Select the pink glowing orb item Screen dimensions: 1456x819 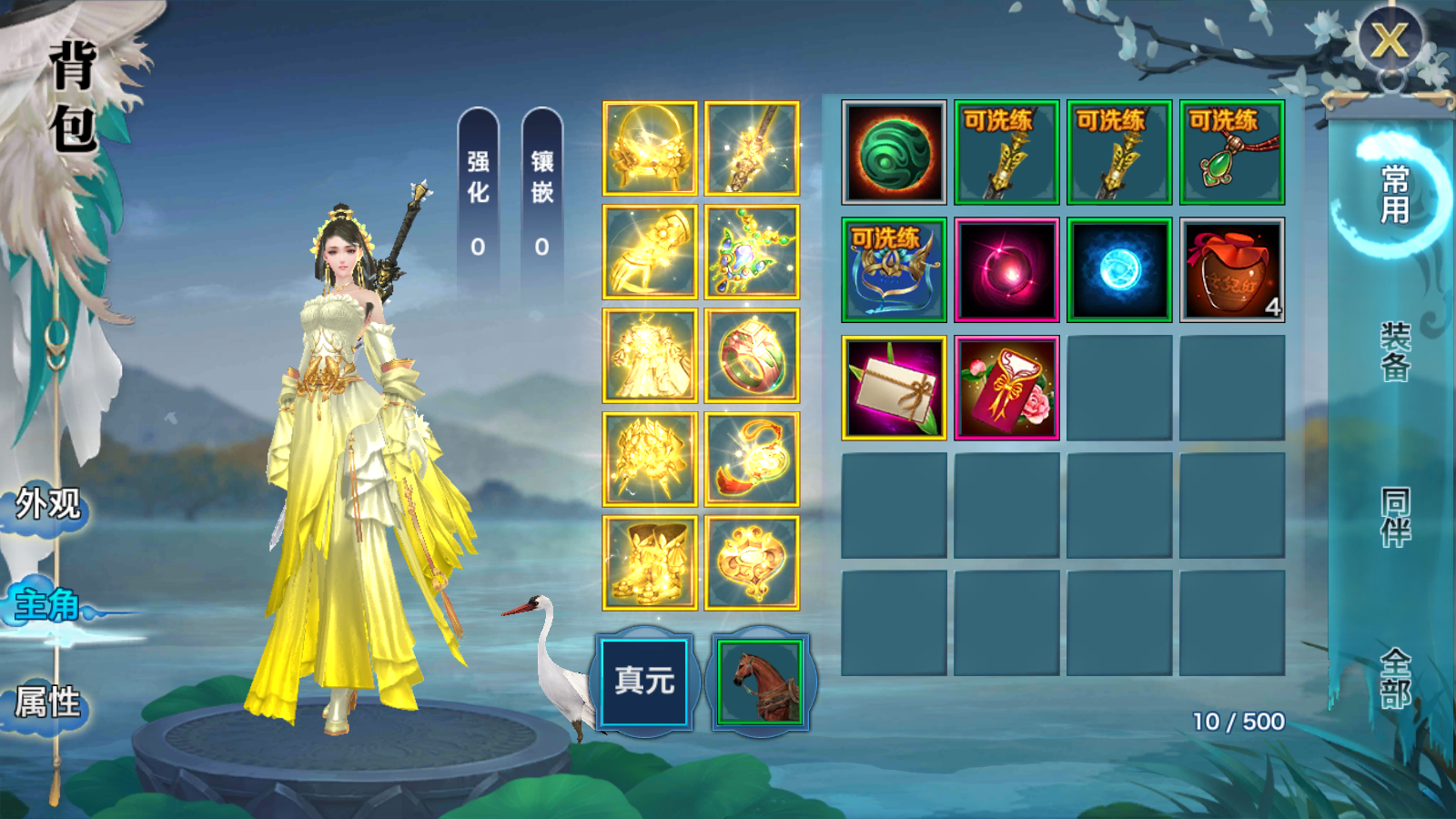[x=1006, y=270]
